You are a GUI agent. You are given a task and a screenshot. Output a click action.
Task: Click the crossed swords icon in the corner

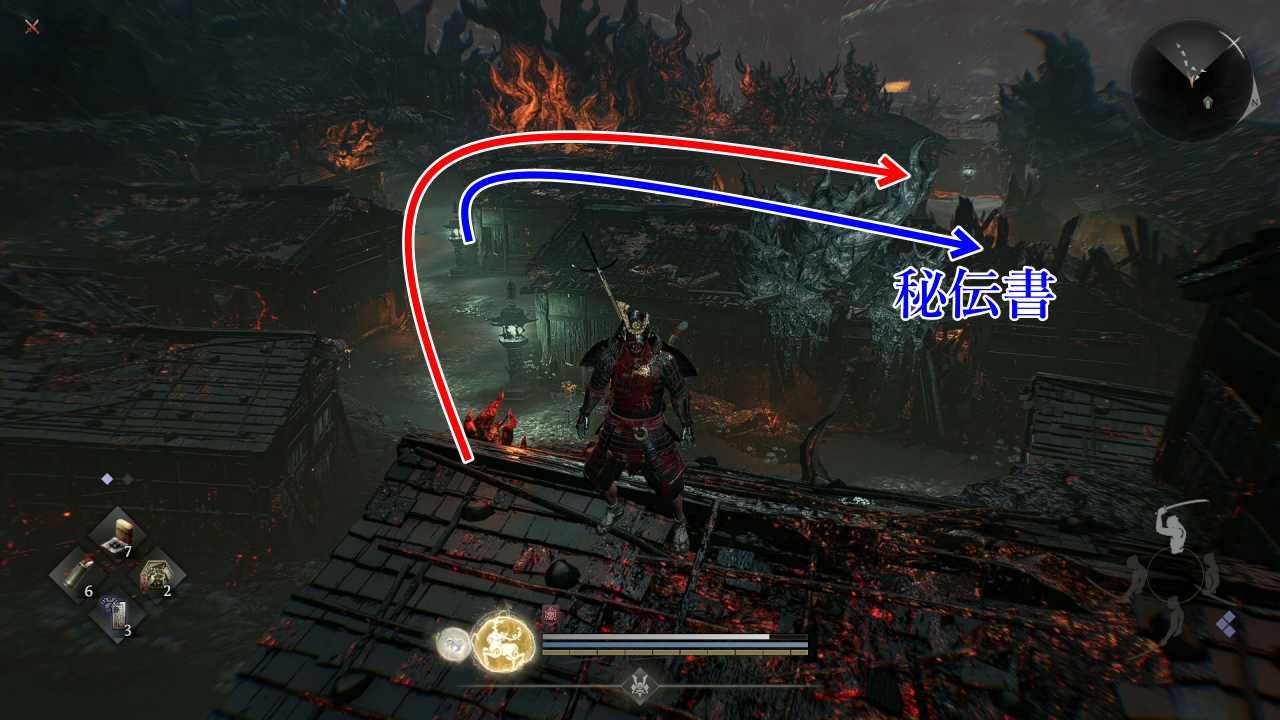[32, 26]
